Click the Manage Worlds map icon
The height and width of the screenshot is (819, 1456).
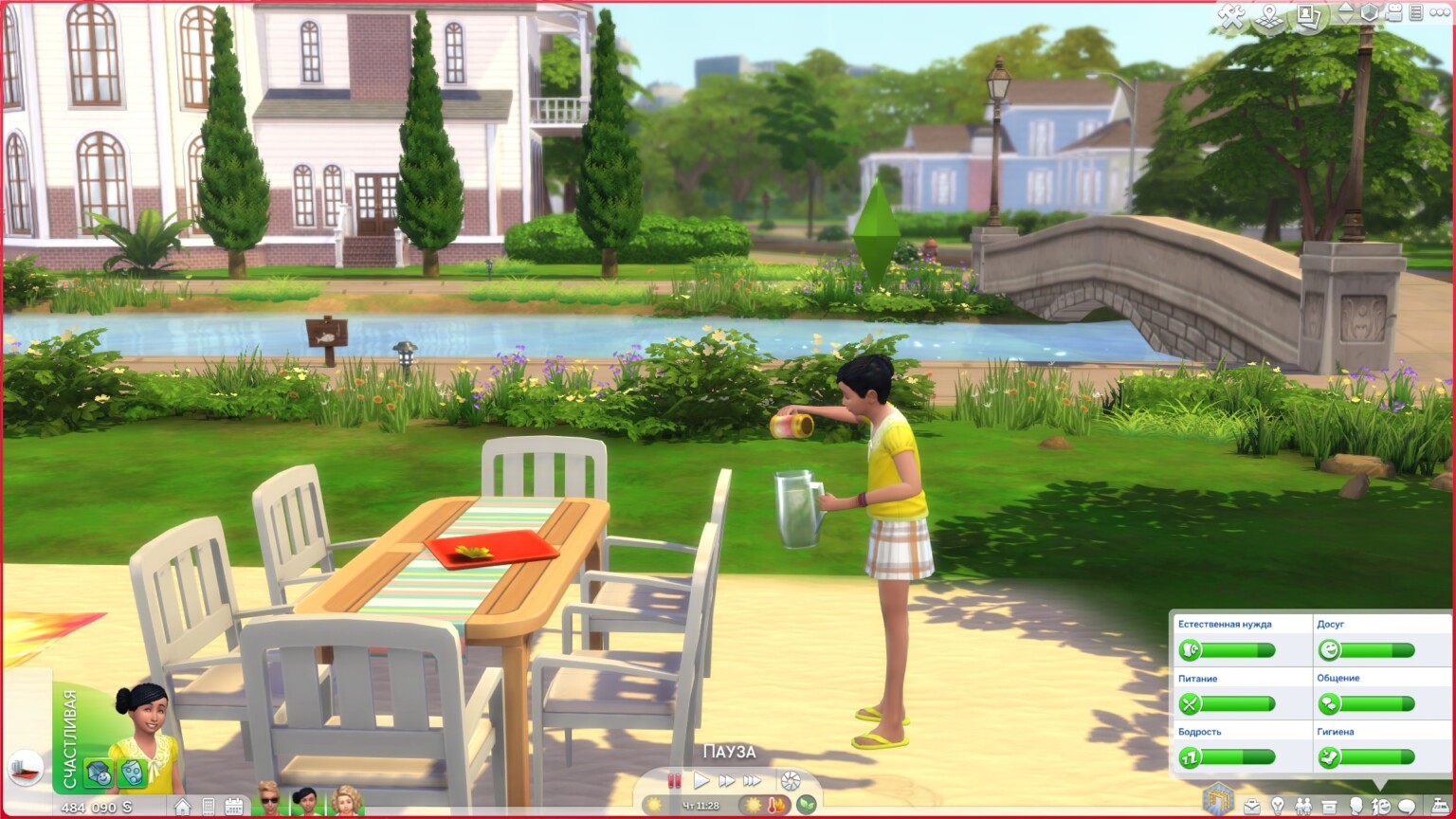coord(1269,16)
